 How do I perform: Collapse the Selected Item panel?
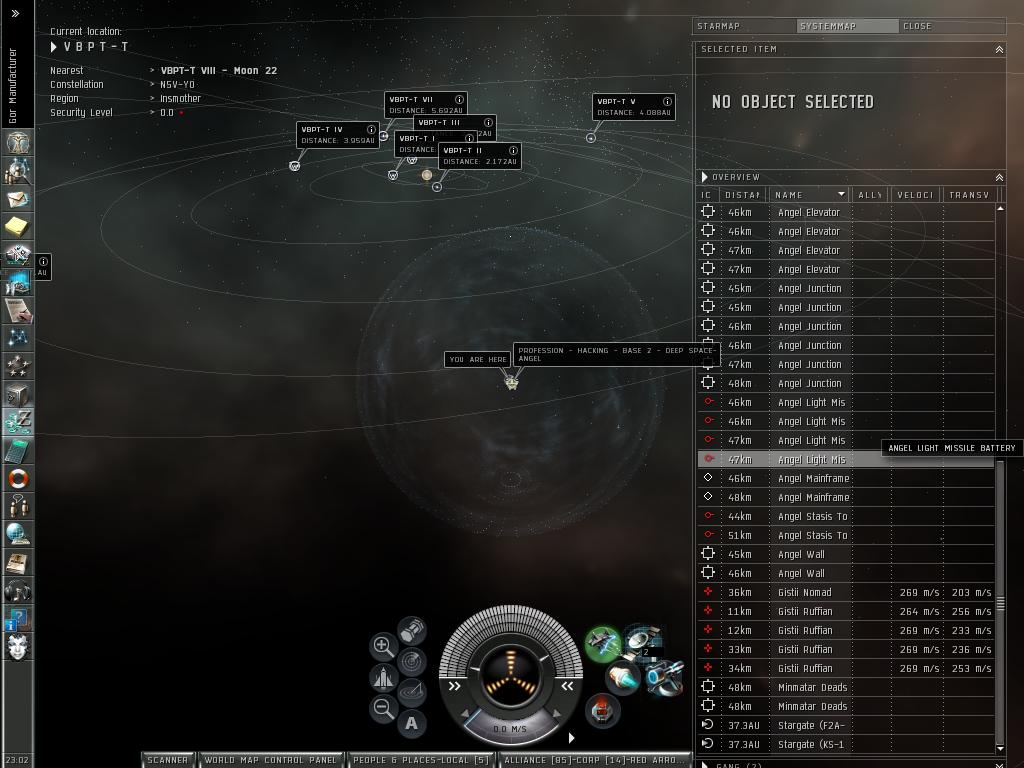click(x=998, y=49)
